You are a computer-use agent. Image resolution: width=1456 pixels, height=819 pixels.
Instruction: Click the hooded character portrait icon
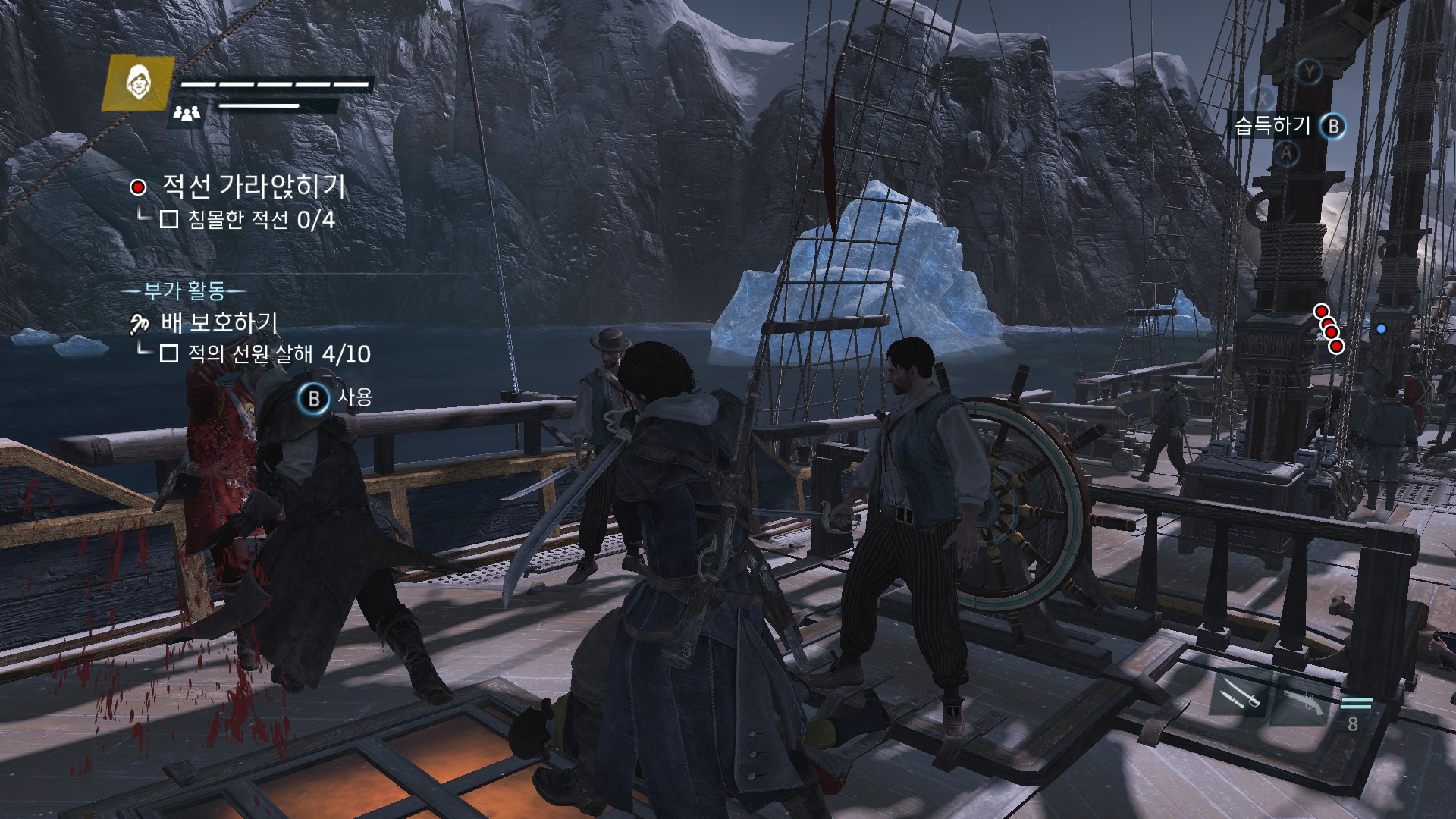(x=138, y=83)
